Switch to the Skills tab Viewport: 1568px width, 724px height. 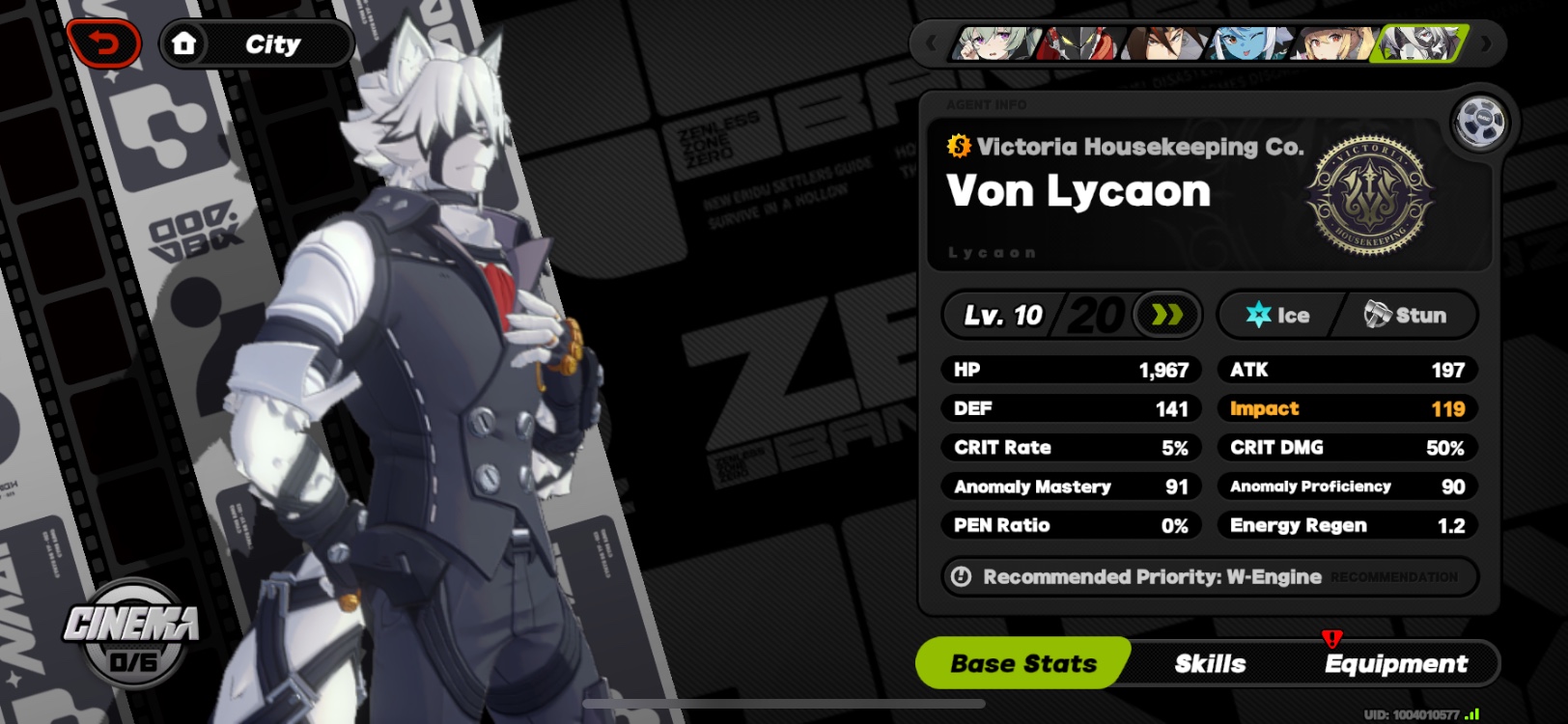pos(1212,663)
